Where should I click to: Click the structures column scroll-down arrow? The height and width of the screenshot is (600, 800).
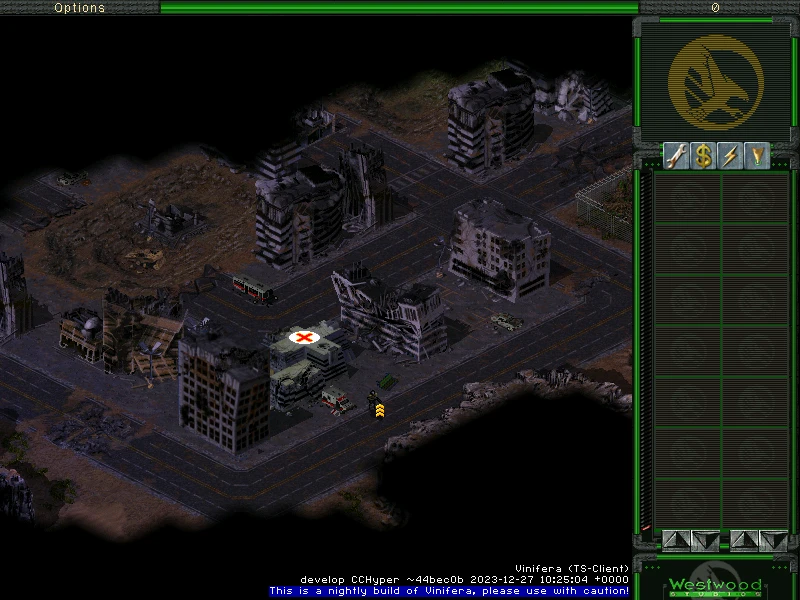point(705,540)
